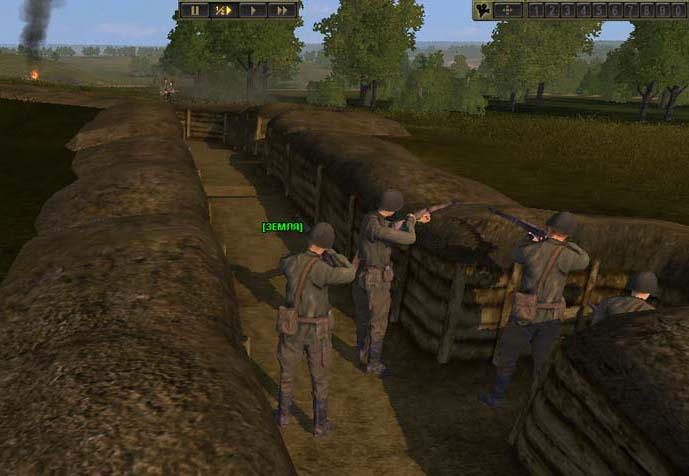Set playback to half speed
Viewport: 689px width, 476px height.
(x=223, y=10)
